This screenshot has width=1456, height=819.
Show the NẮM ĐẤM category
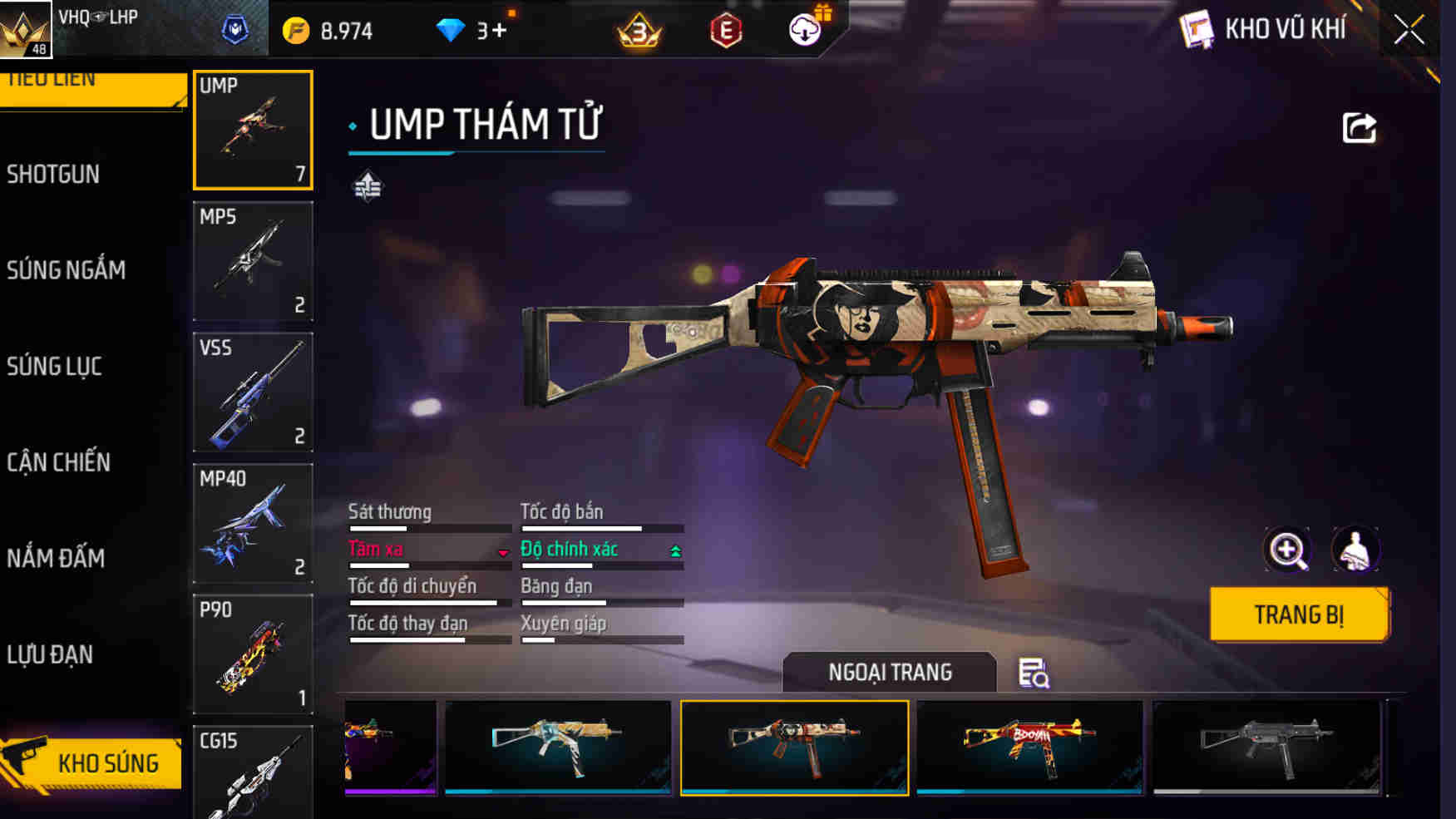(x=56, y=558)
